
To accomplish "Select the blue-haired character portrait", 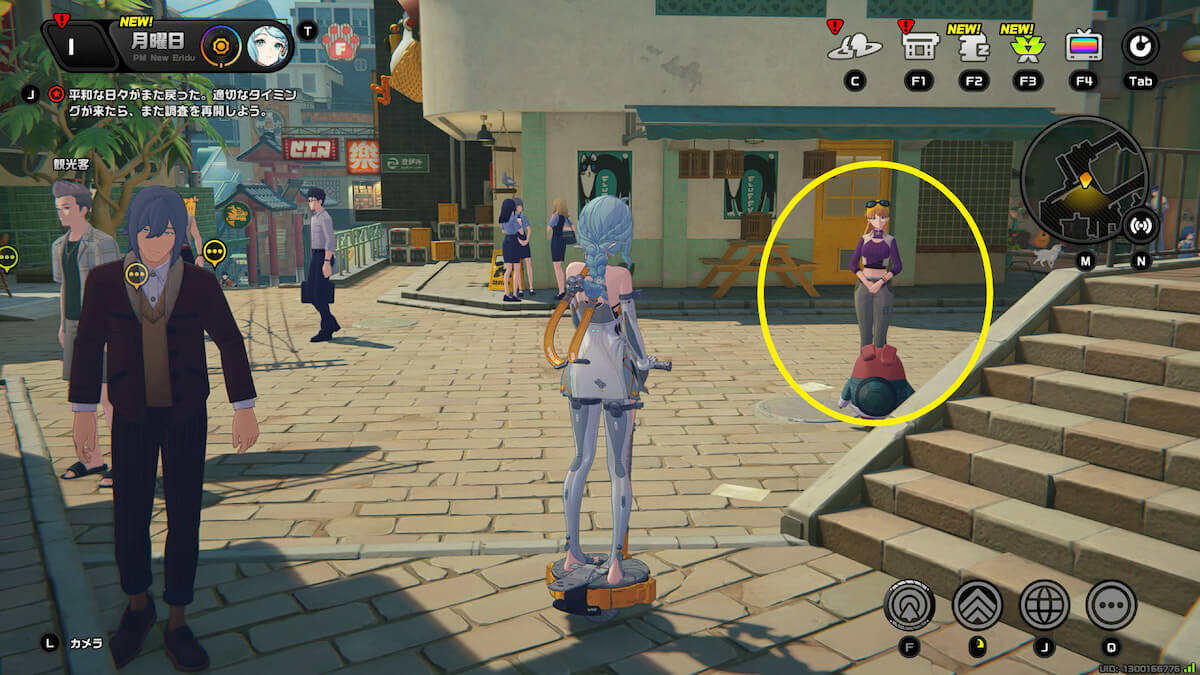I will point(266,45).
